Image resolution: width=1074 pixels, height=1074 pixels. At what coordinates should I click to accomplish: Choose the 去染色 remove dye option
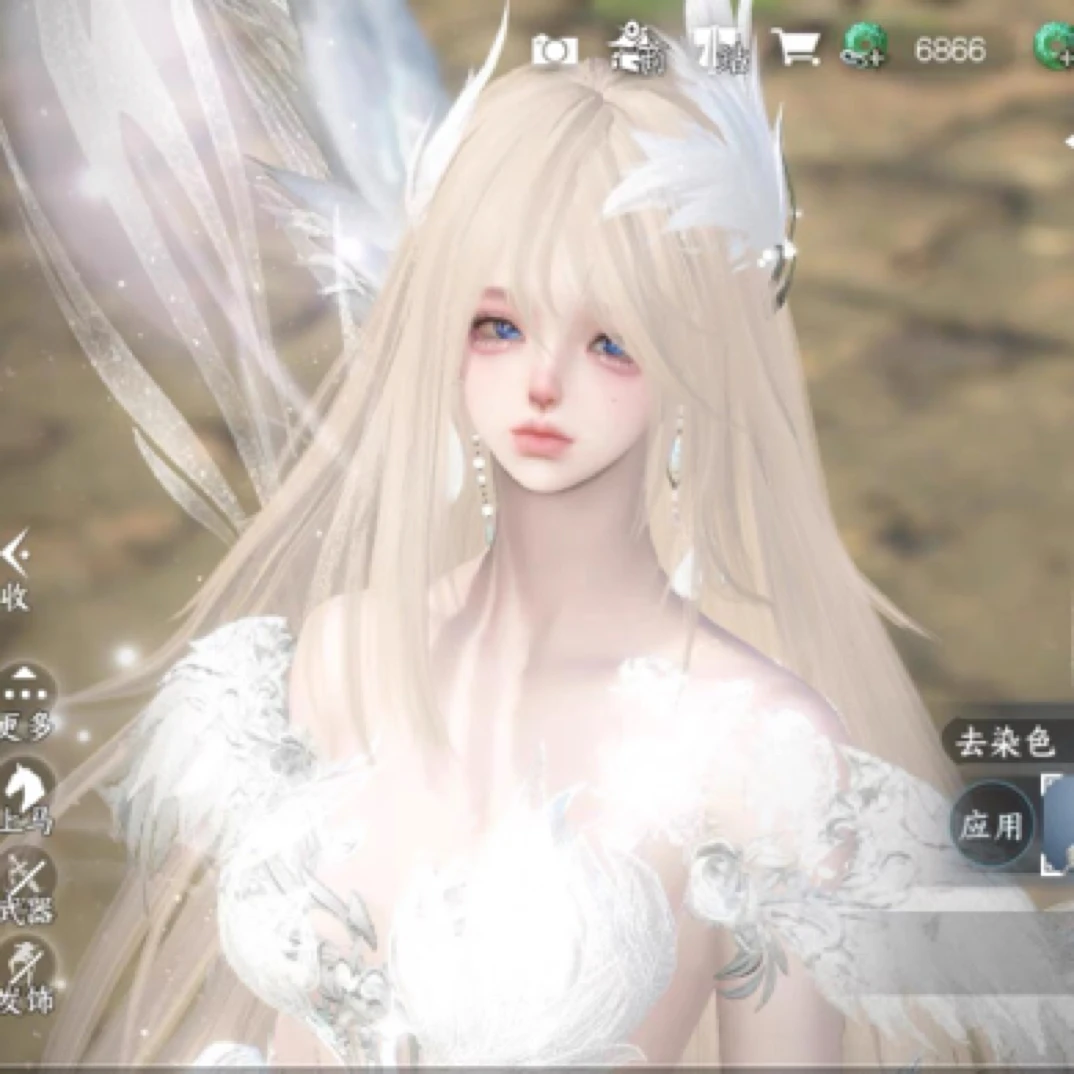(1004, 743)
